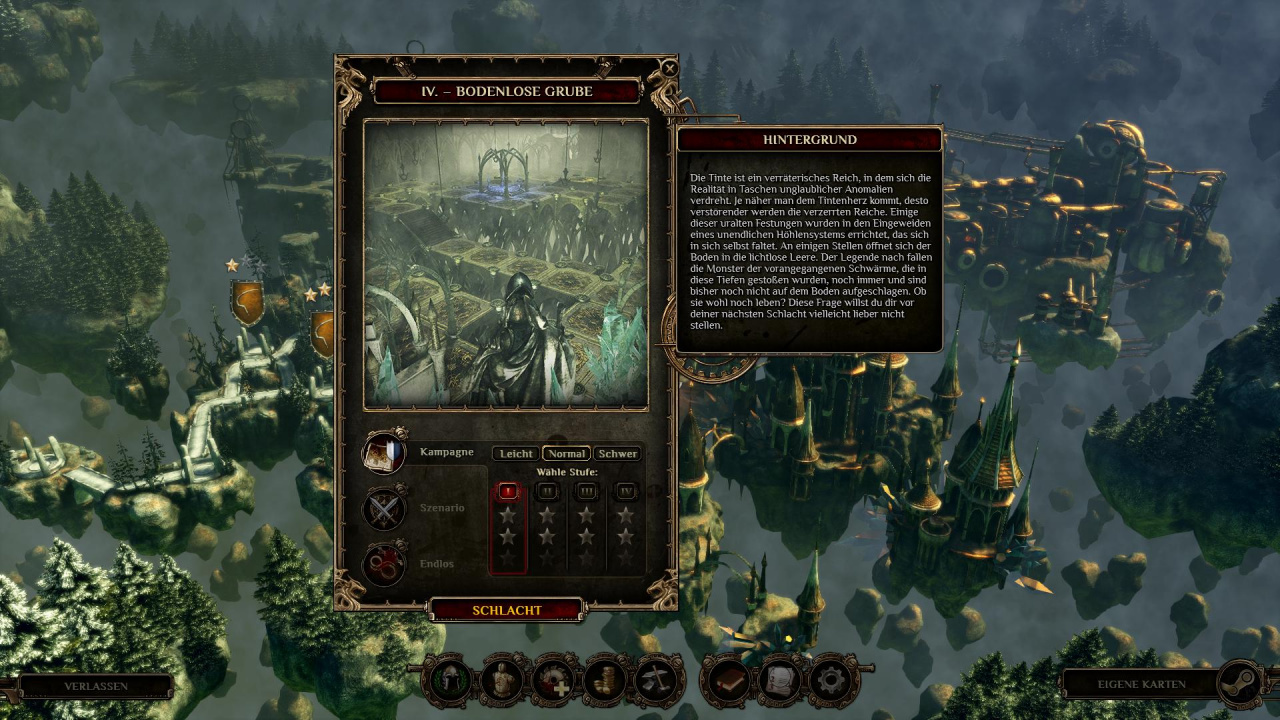Image resolution: width=1280 pixels, height=720 pixels.
Task: Open Eigene Karten custom maps
Action: pos(1141,684)
